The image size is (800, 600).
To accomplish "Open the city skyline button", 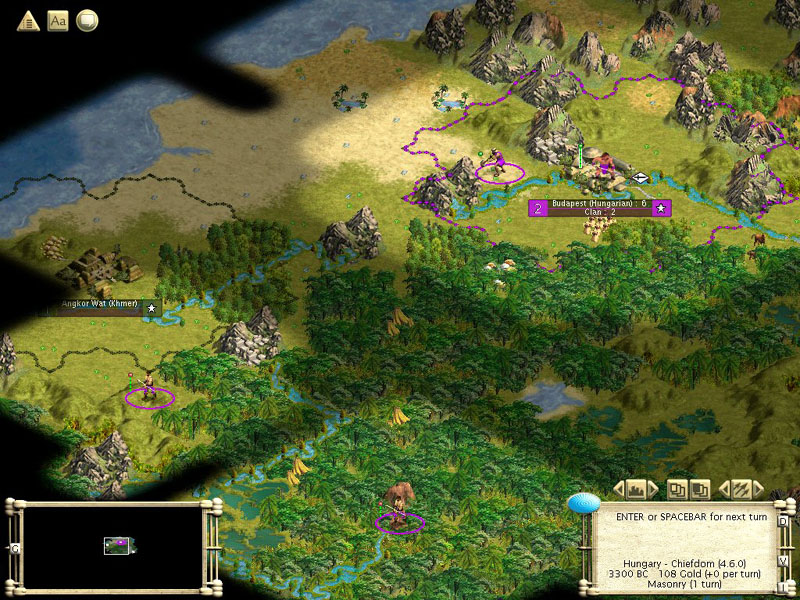I will (636, 489).
